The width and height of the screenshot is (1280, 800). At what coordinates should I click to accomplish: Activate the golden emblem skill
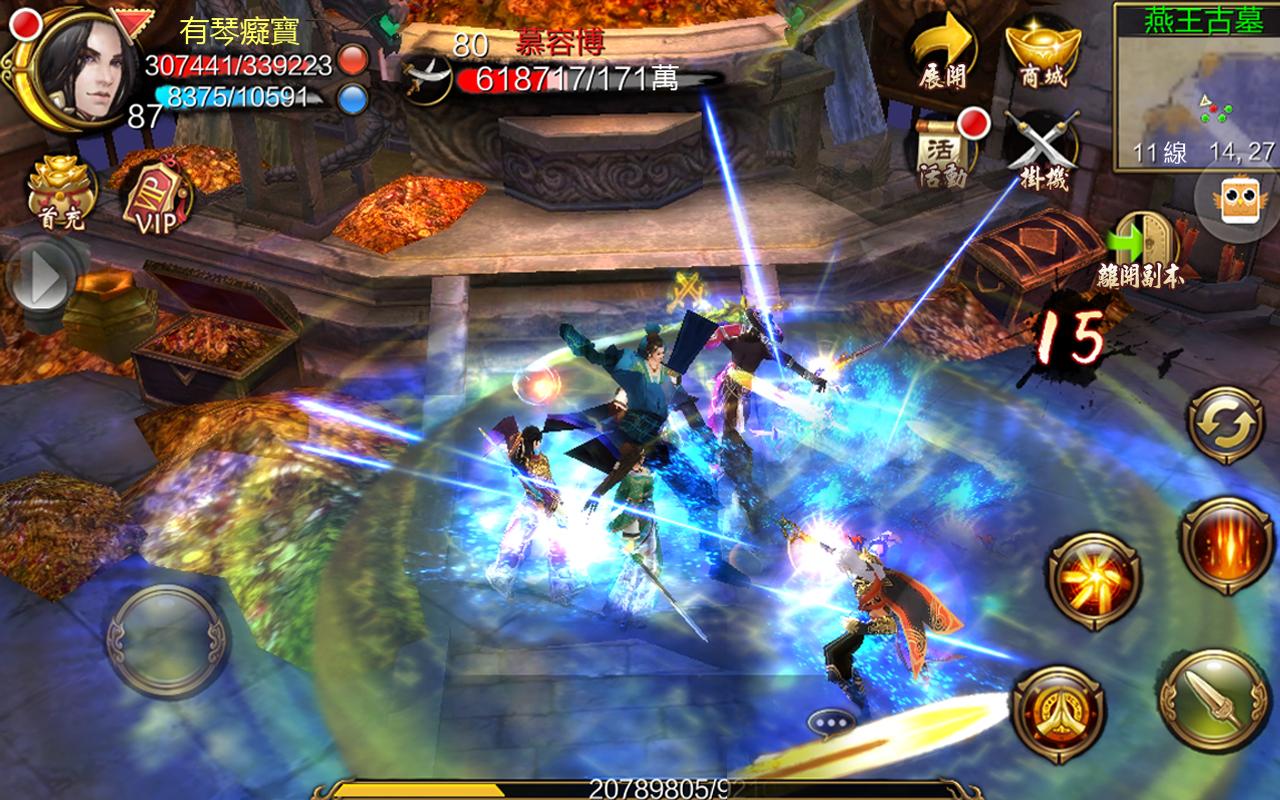[1058, 713]
